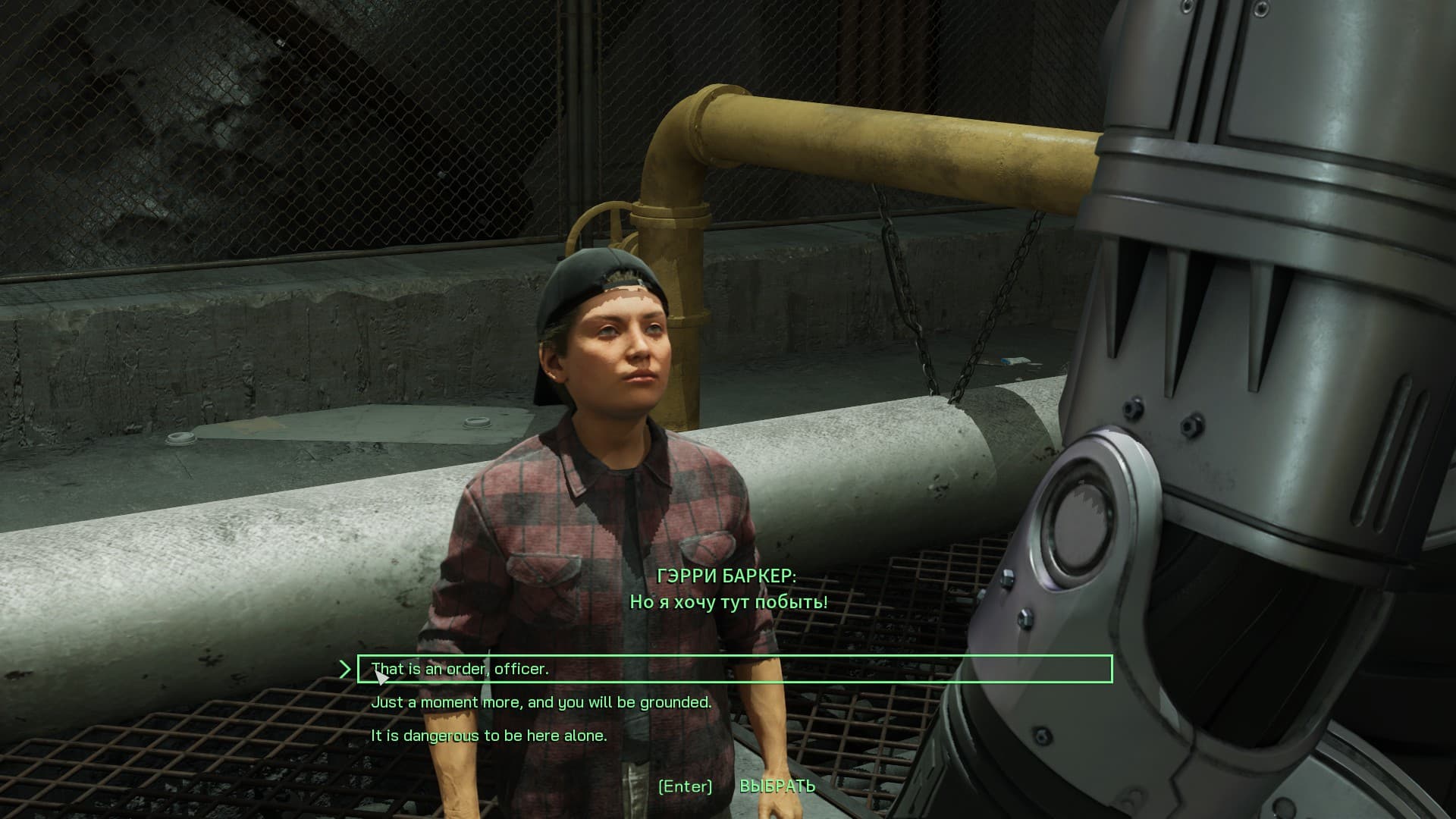The width and height of the screenshot is (1456, 819).
Task: Click the ВЫБРАТЬ confirm label
Action: [x=777, y=786]
